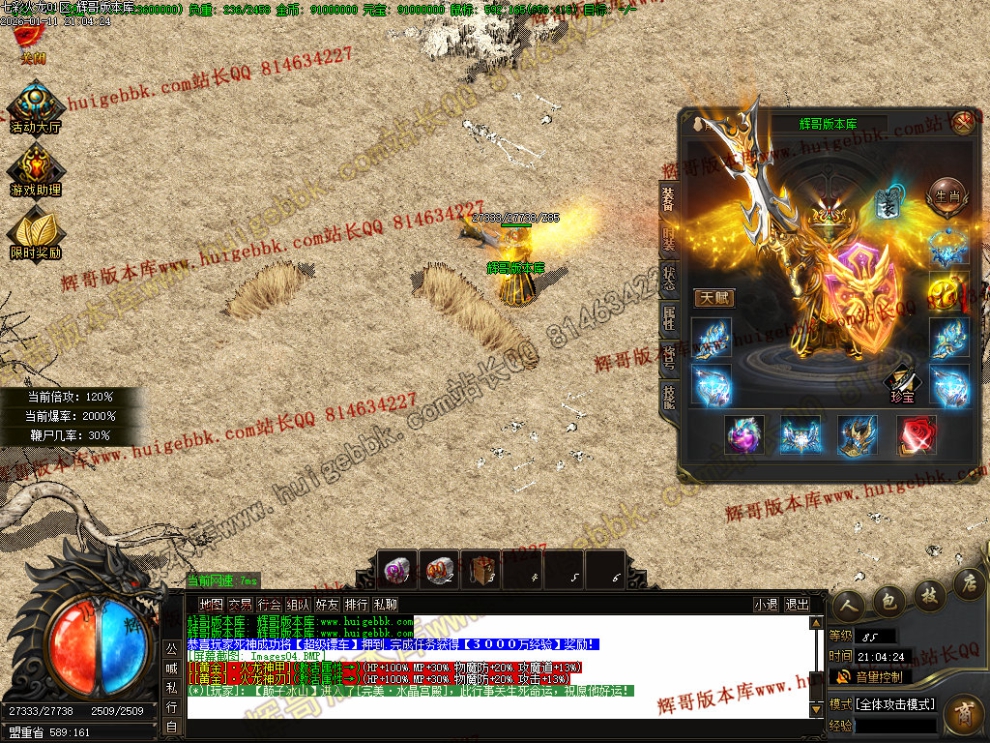The height and width of the screenshot is (743, 990).
Task: Click the 退出 exit button
Action: point(797,605)
